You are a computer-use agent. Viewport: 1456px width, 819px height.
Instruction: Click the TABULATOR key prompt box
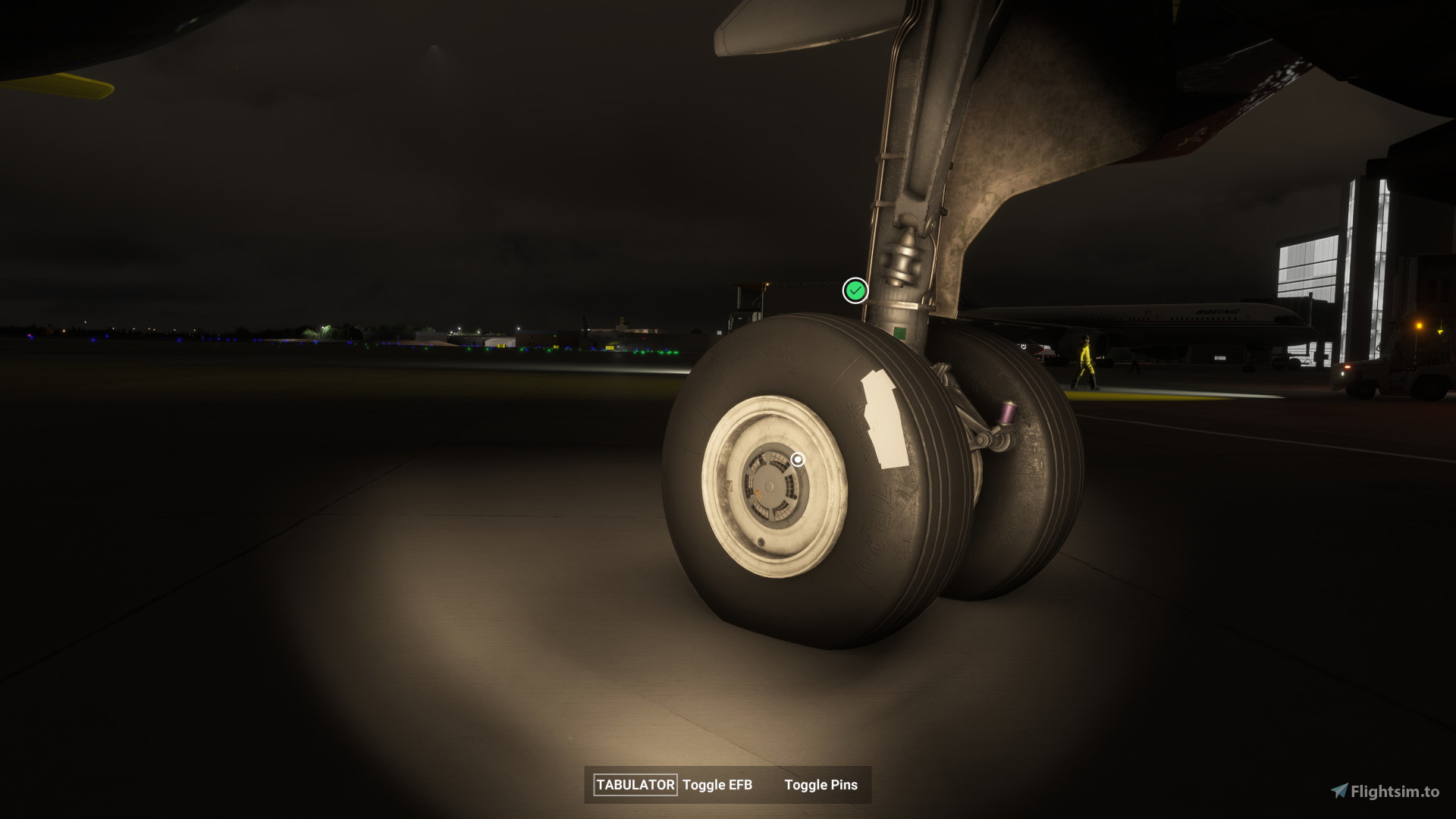point(634,785)
